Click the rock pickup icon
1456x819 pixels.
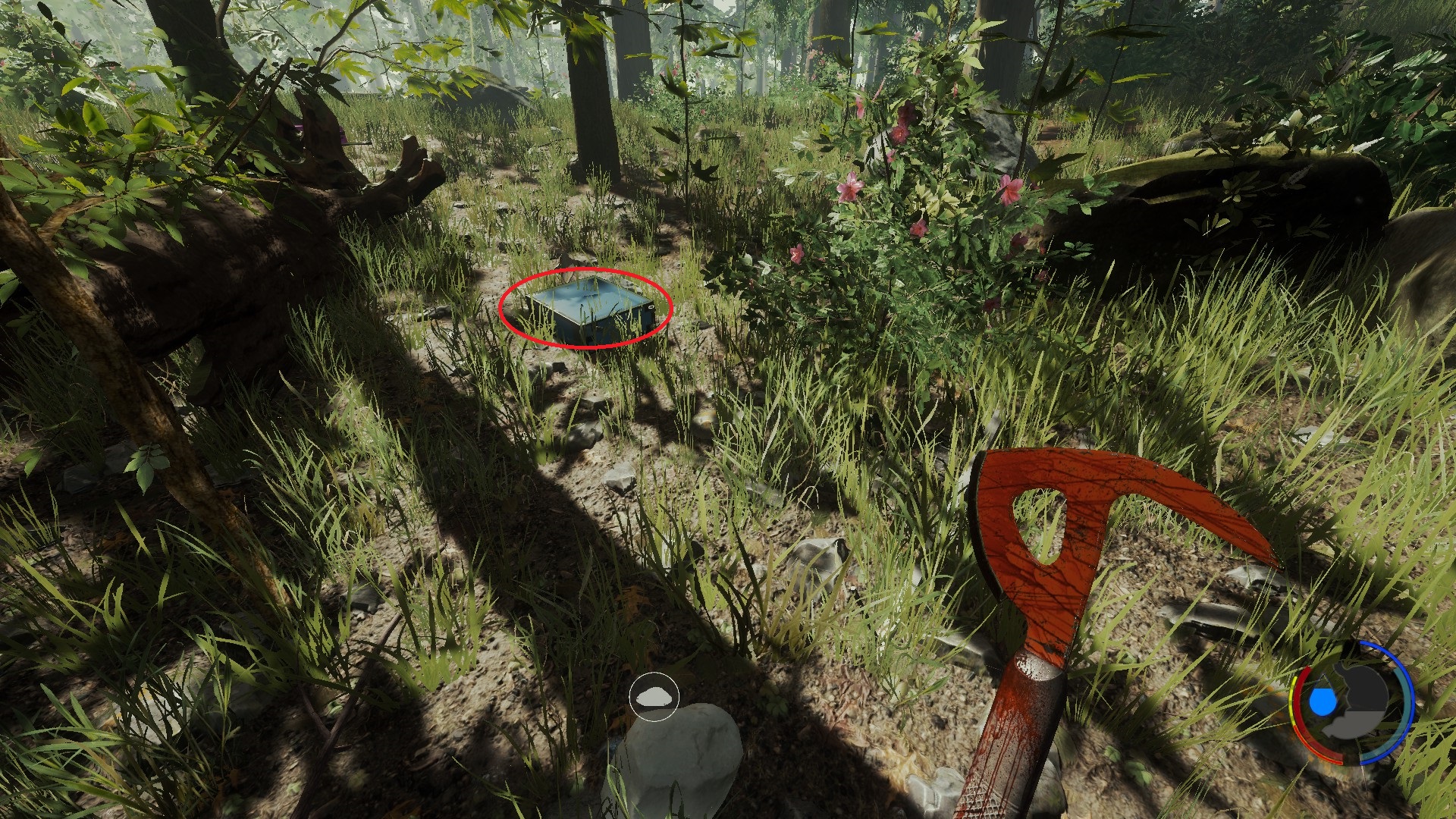pyautogui.click(x=654, y=697)
